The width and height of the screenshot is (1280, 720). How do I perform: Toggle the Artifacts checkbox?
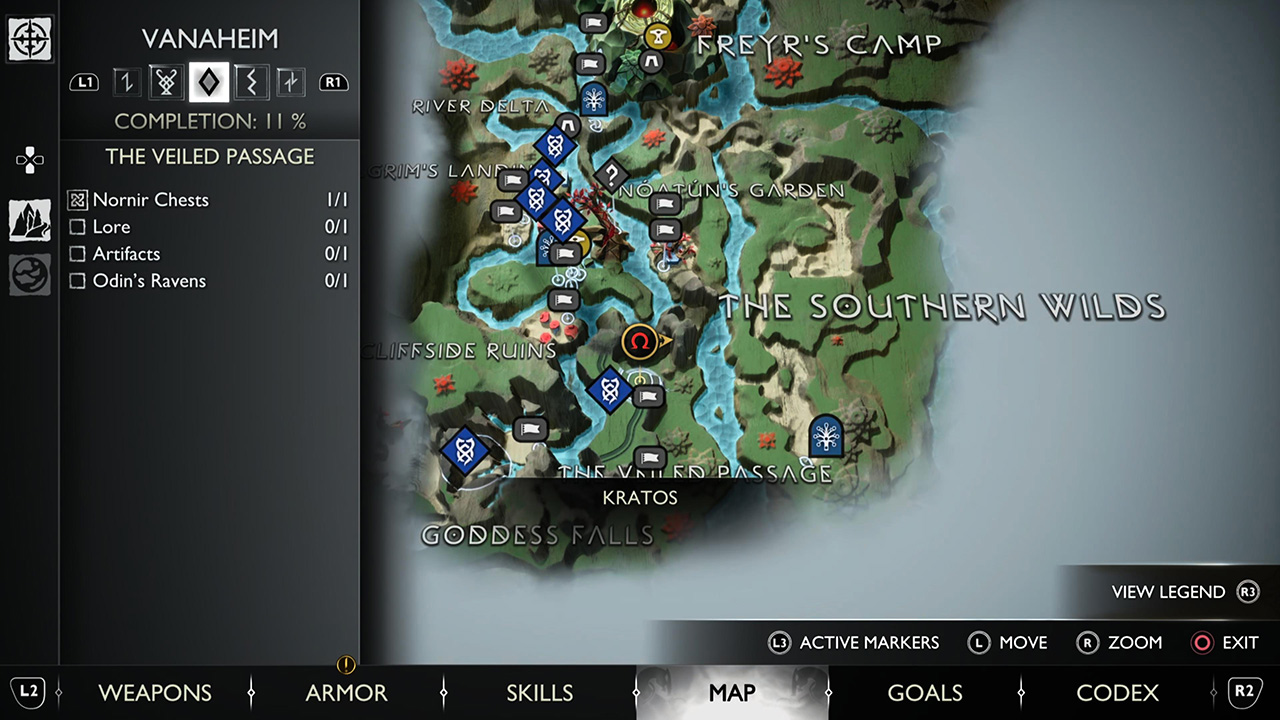click(77, 254)
